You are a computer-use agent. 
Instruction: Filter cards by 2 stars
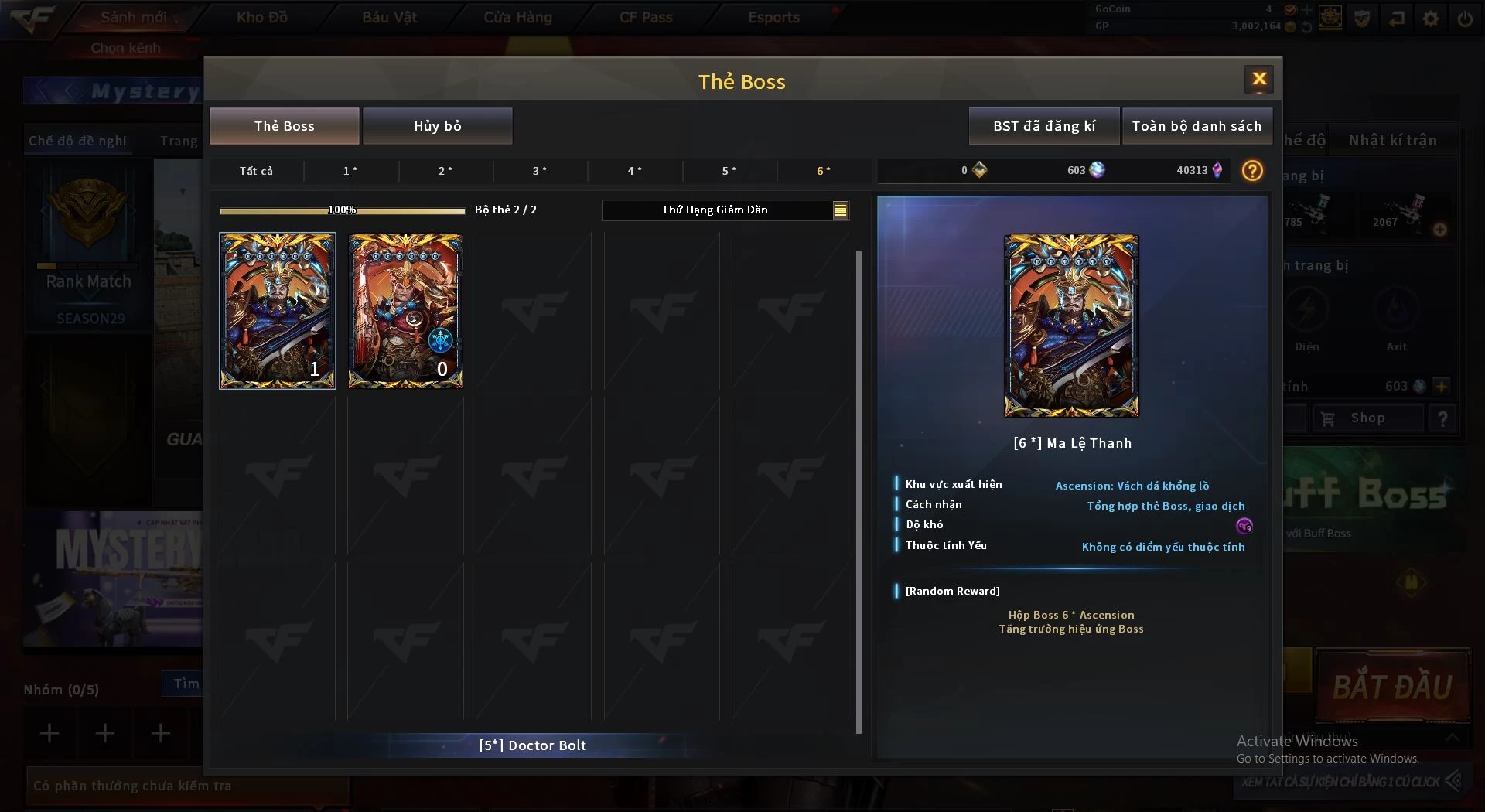tap(445, 171)
